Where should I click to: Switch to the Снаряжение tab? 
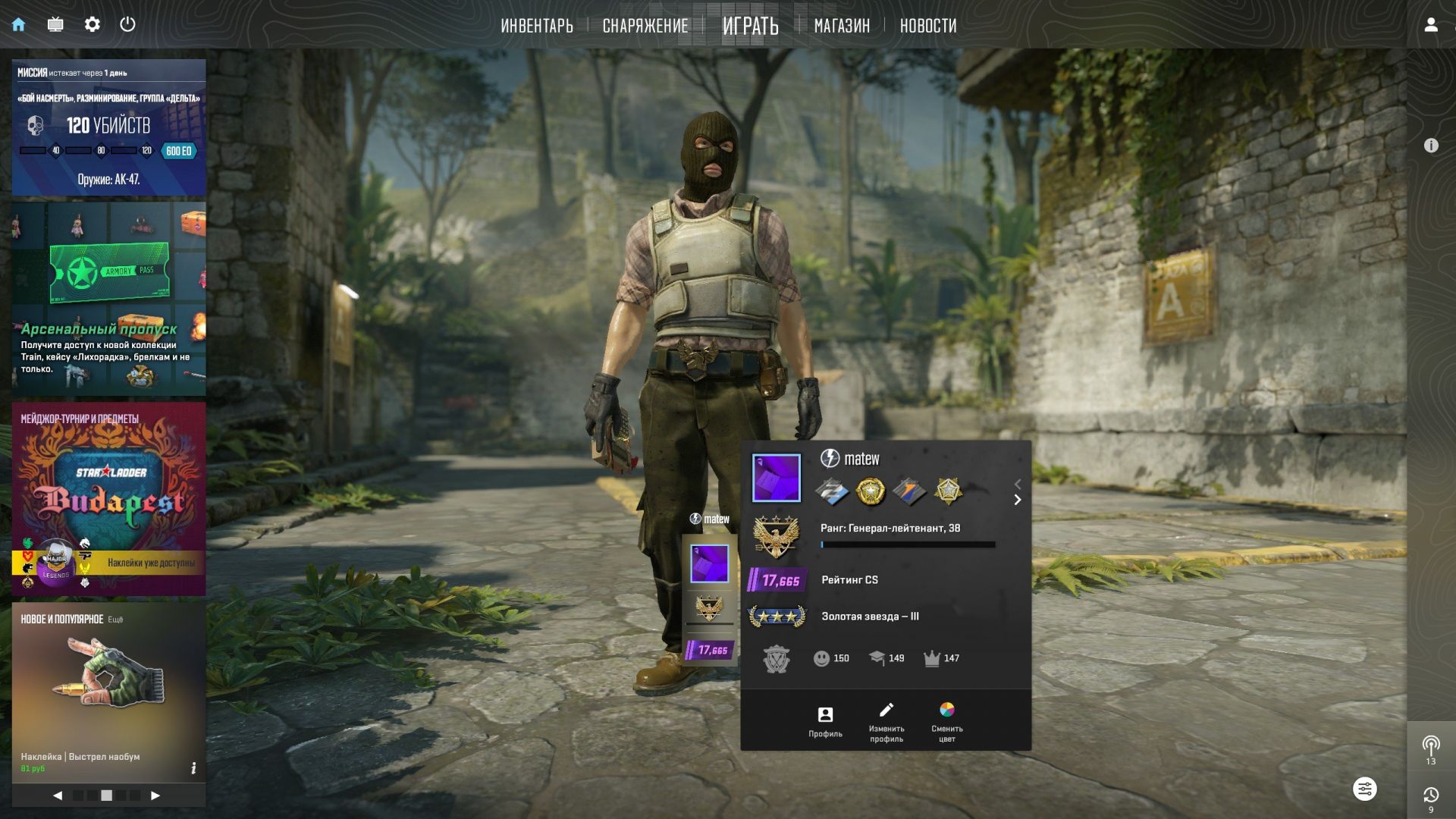coord(645,26)
